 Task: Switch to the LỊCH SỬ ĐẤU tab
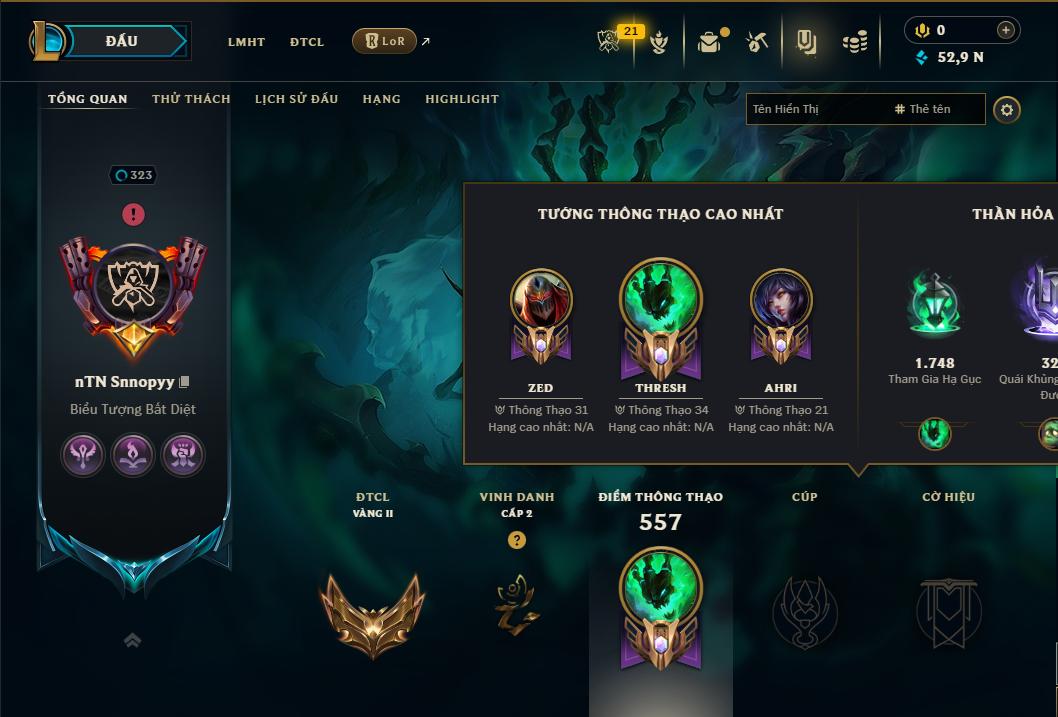pyautogui.click(x=296, y=99)
